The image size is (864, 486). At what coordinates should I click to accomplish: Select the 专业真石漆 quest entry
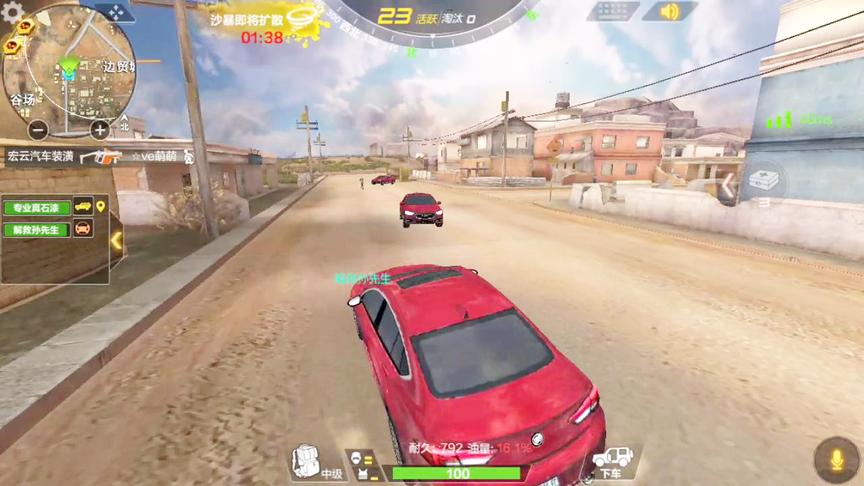coord(36,208)
